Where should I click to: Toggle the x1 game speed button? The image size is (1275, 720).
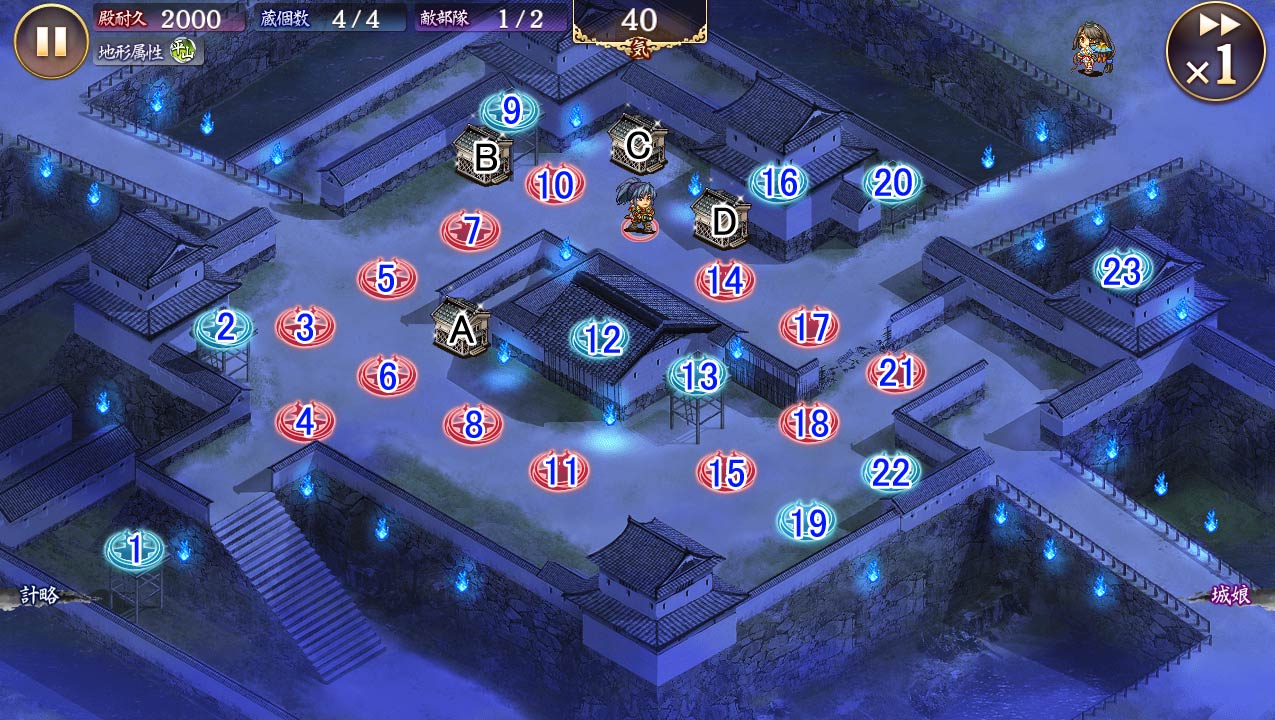1214,51
